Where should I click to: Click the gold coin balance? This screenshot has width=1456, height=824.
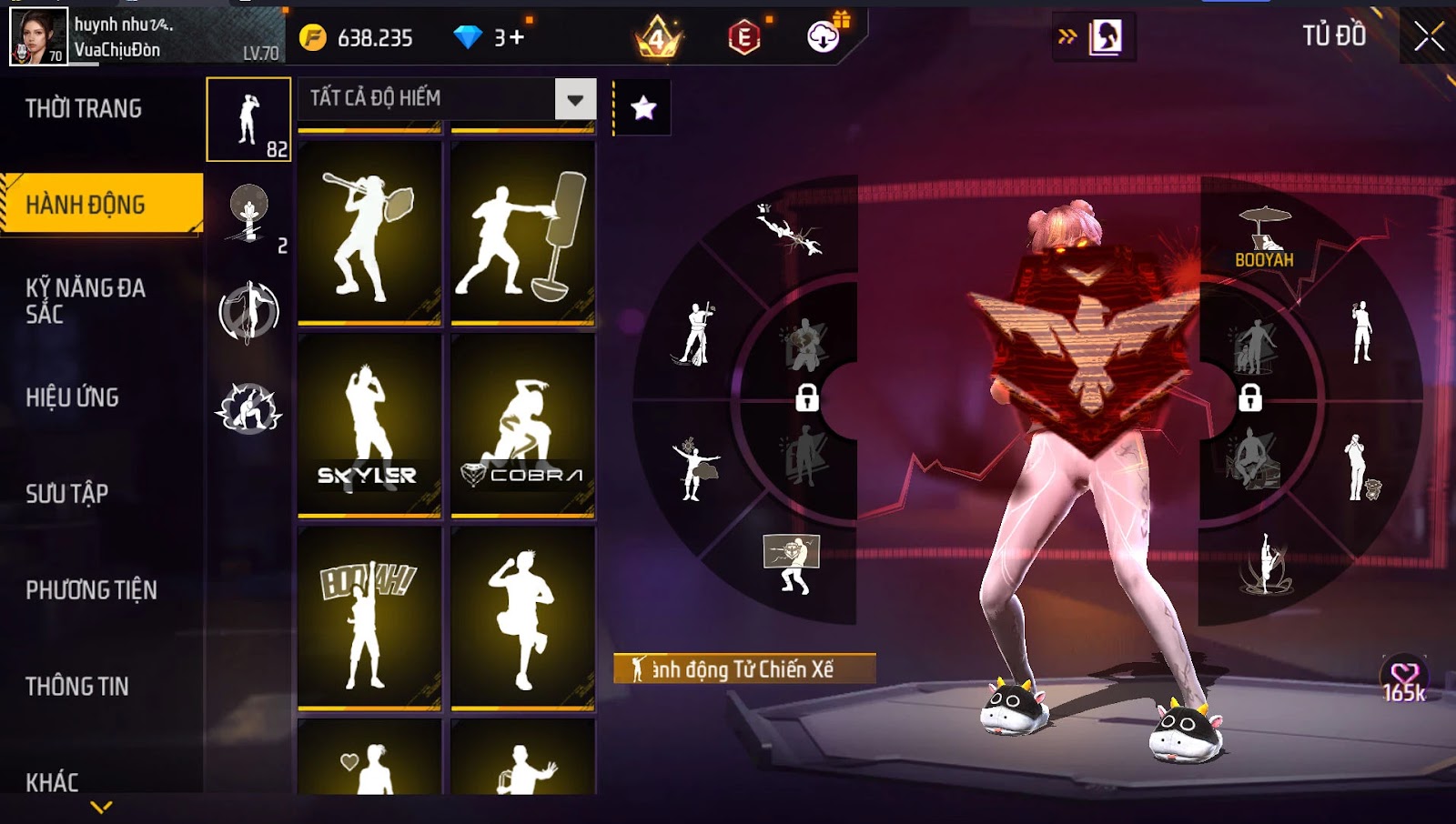[362, 38]
